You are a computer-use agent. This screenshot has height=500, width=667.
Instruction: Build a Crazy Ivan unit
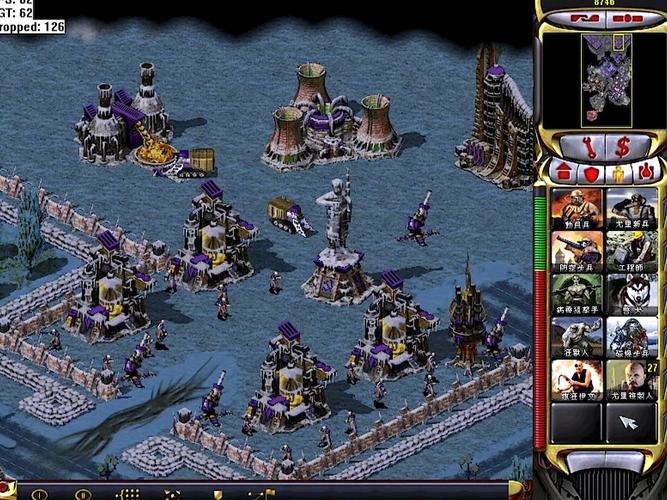(577, 381)
